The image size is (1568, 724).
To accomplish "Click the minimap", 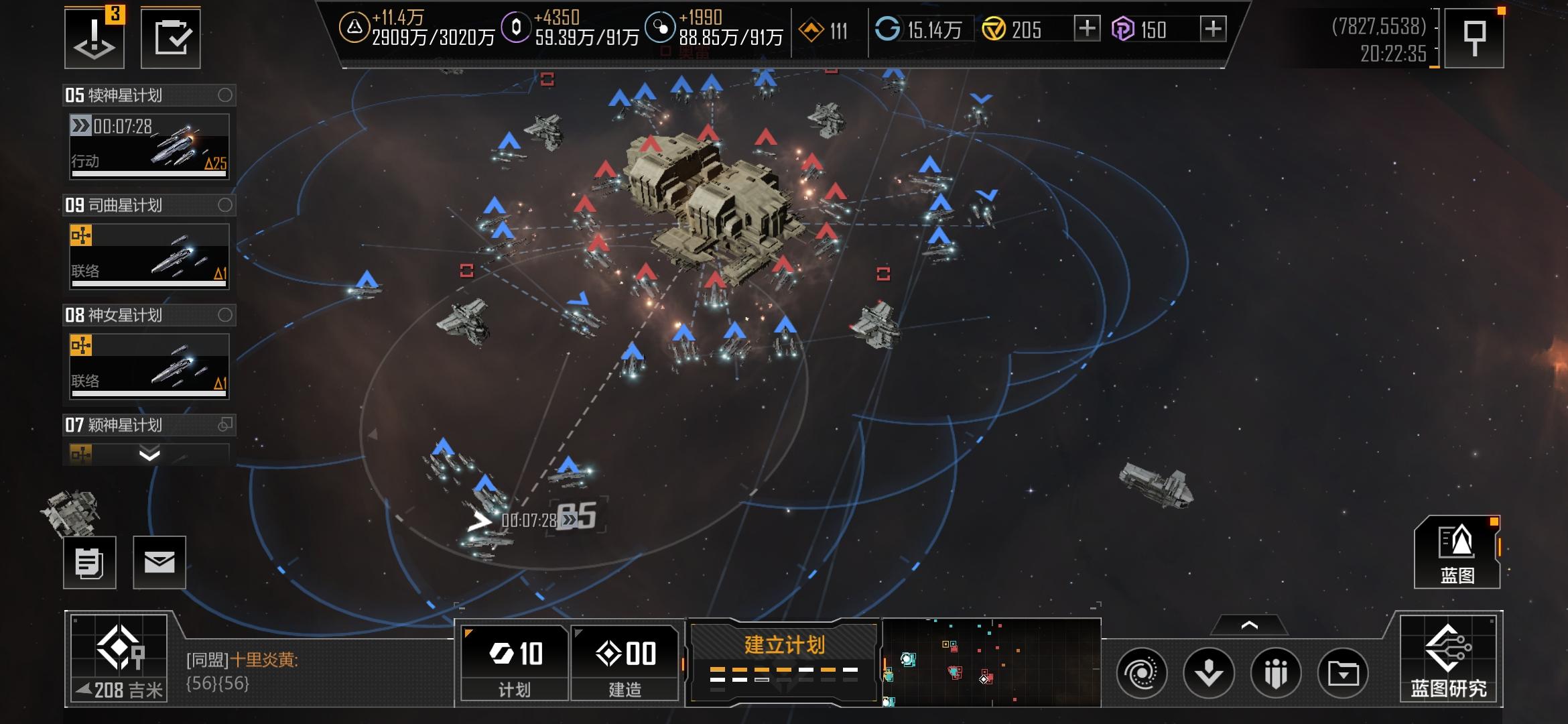I will [x=992, y=662].
